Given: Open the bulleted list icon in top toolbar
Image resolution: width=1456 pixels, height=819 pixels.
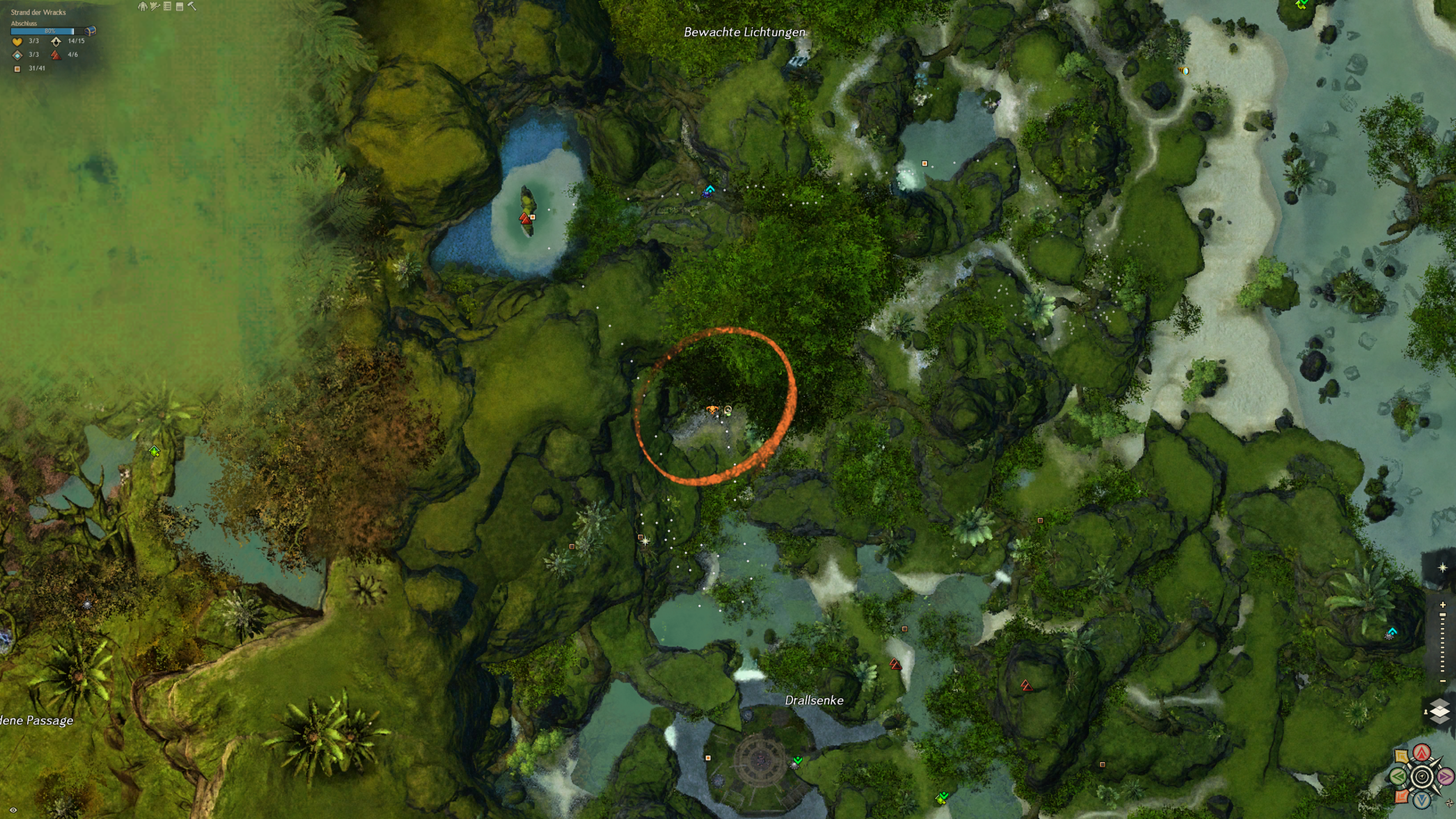Looking at the screenshot, I should pyautogui.click(x=167, y=6).
